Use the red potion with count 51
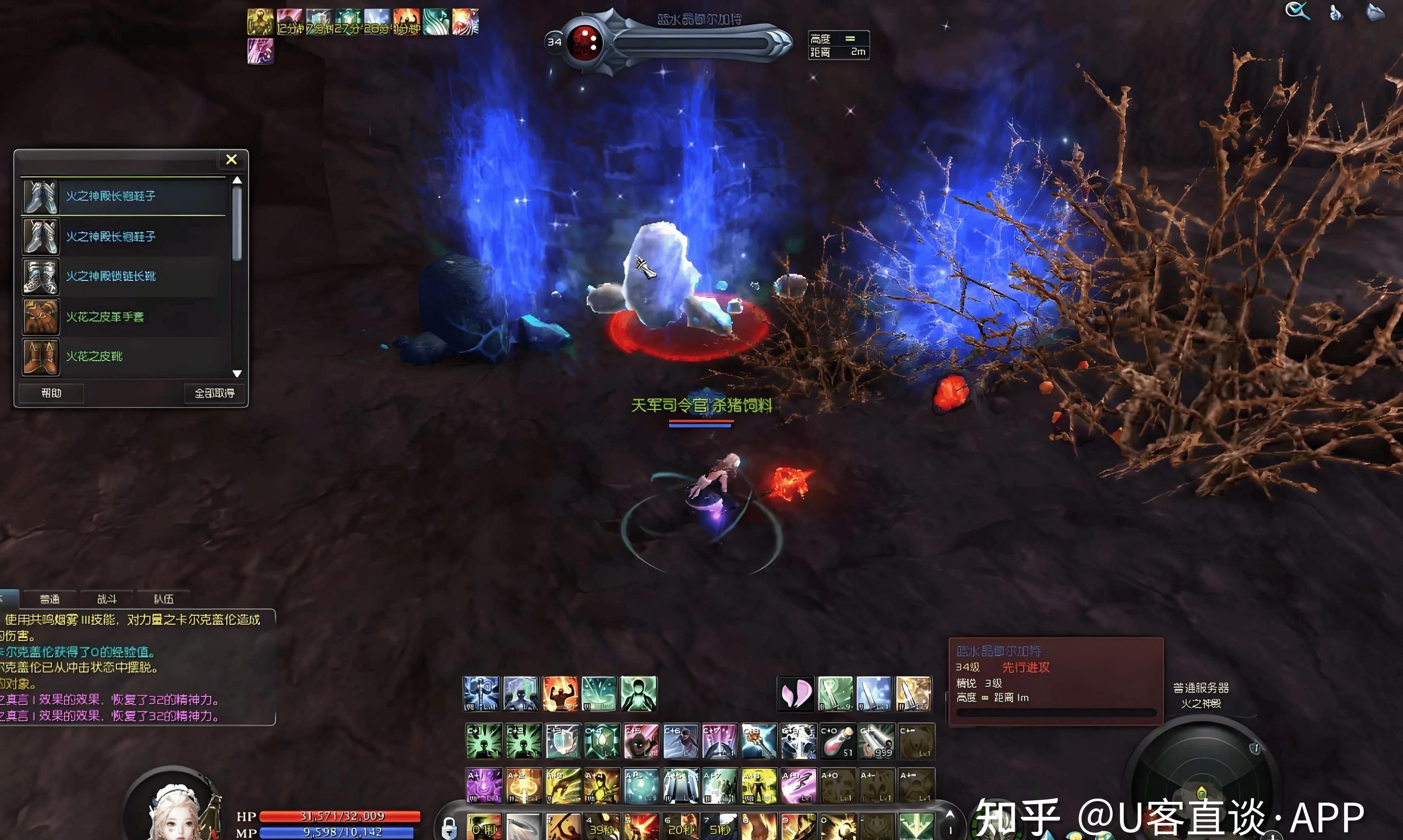This screenshot has width=1403, height=840. (837, 741)
